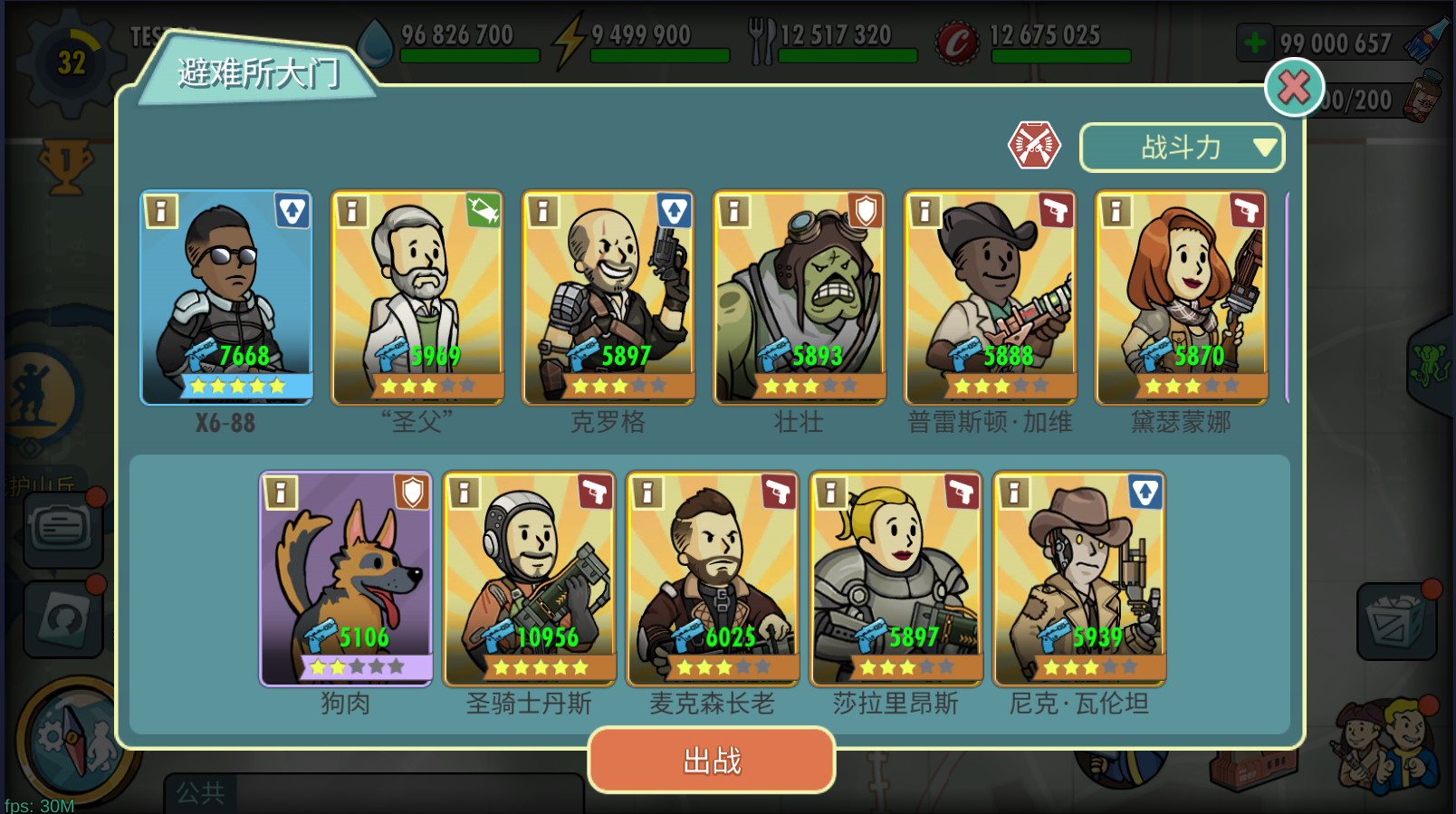1456x814 pixels.
Task: Show info for 狗肉 card
Action: 281,493
